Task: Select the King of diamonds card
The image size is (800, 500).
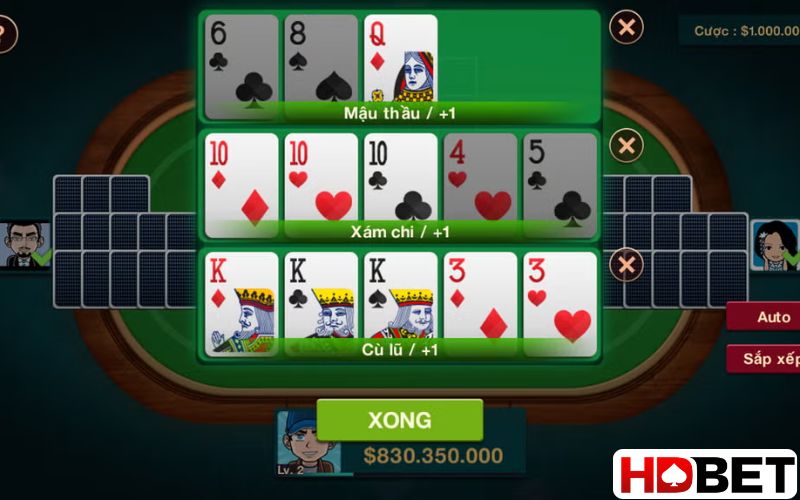Action: (x=241, y=300)
